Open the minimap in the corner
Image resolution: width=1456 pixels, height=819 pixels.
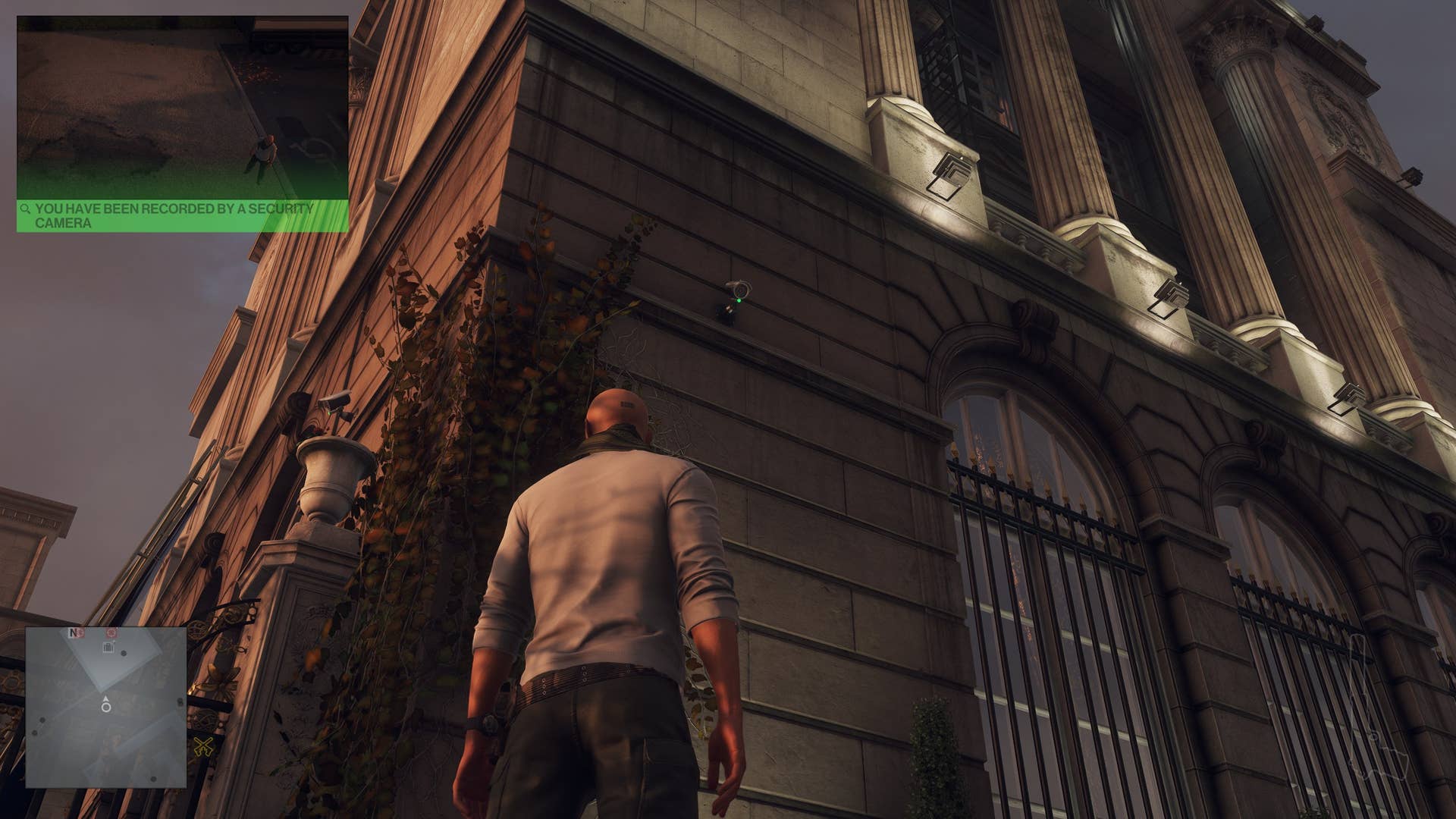(106, 707)
